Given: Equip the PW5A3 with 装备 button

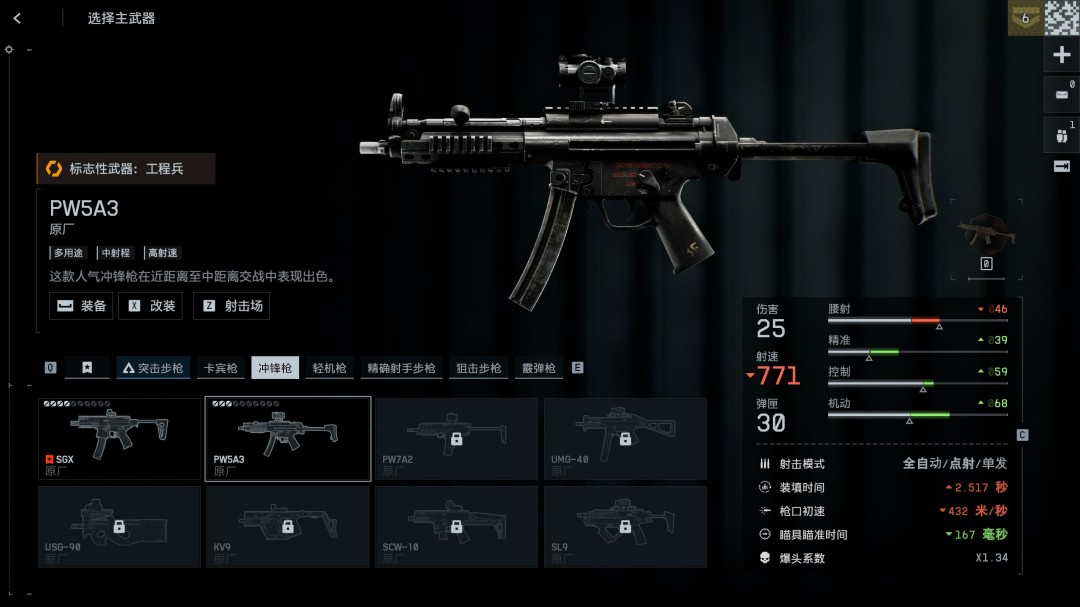Looking at the screenshot, I should click(x=81, y=306).
